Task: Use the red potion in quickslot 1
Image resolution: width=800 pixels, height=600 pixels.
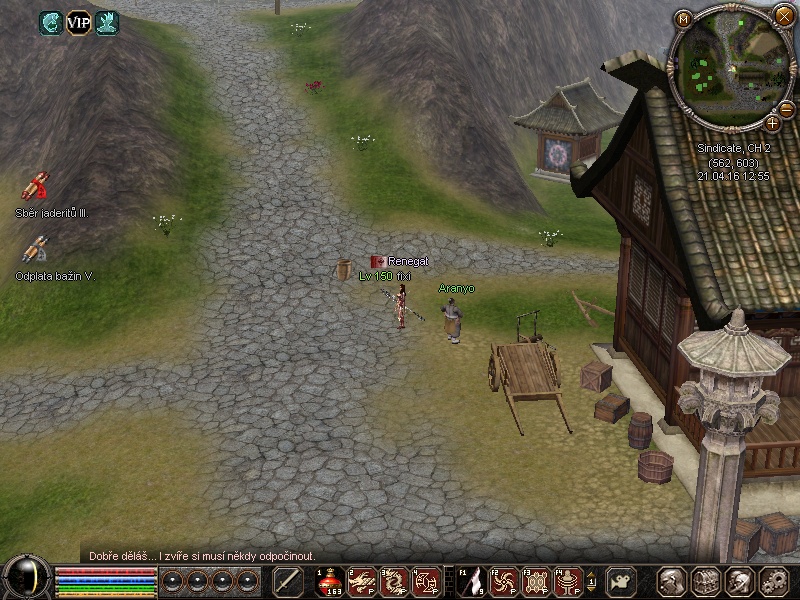Action: (x=329, y=581)
